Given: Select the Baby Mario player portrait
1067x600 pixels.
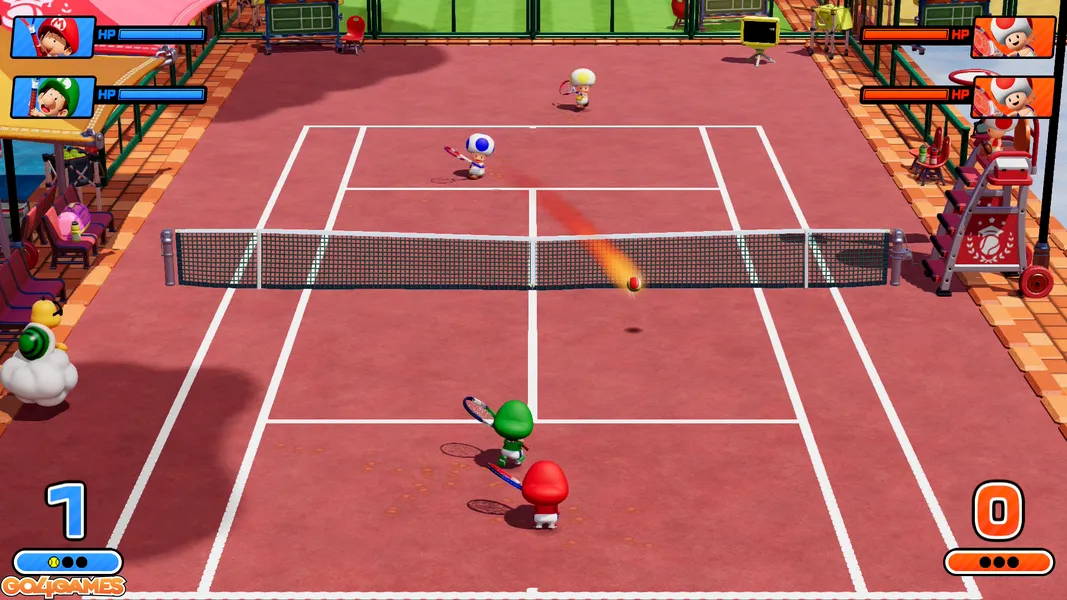Looking at the screenshot, I should coord(53,37).
